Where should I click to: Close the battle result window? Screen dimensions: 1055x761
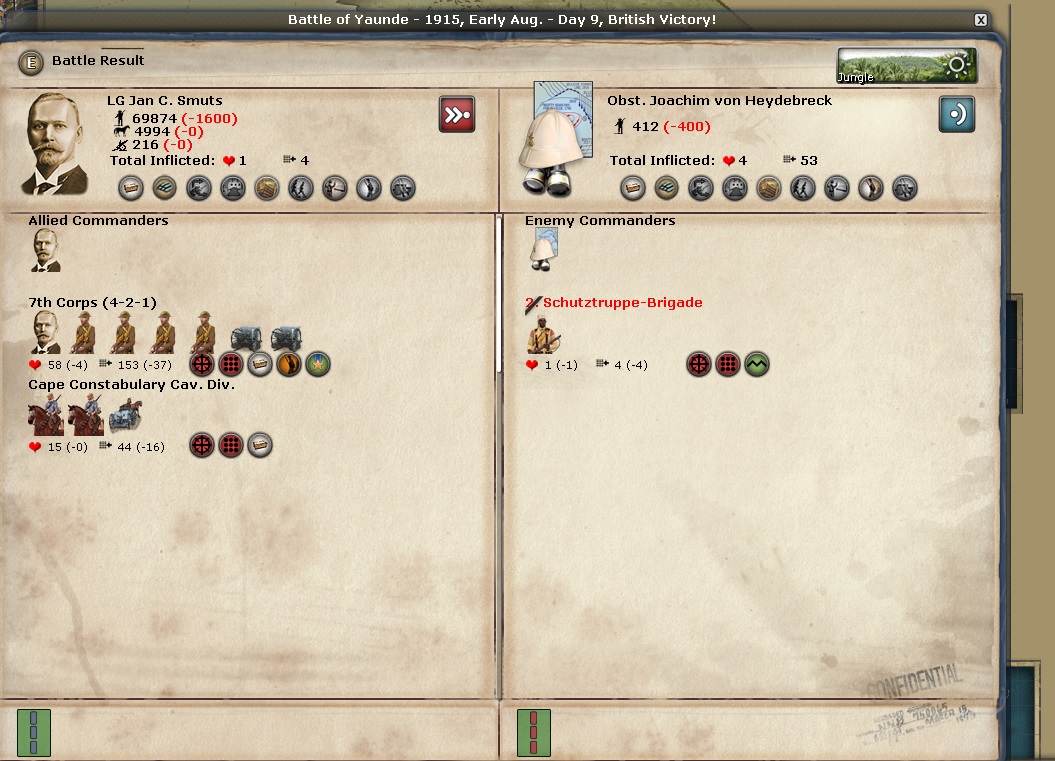coord(981,20)
